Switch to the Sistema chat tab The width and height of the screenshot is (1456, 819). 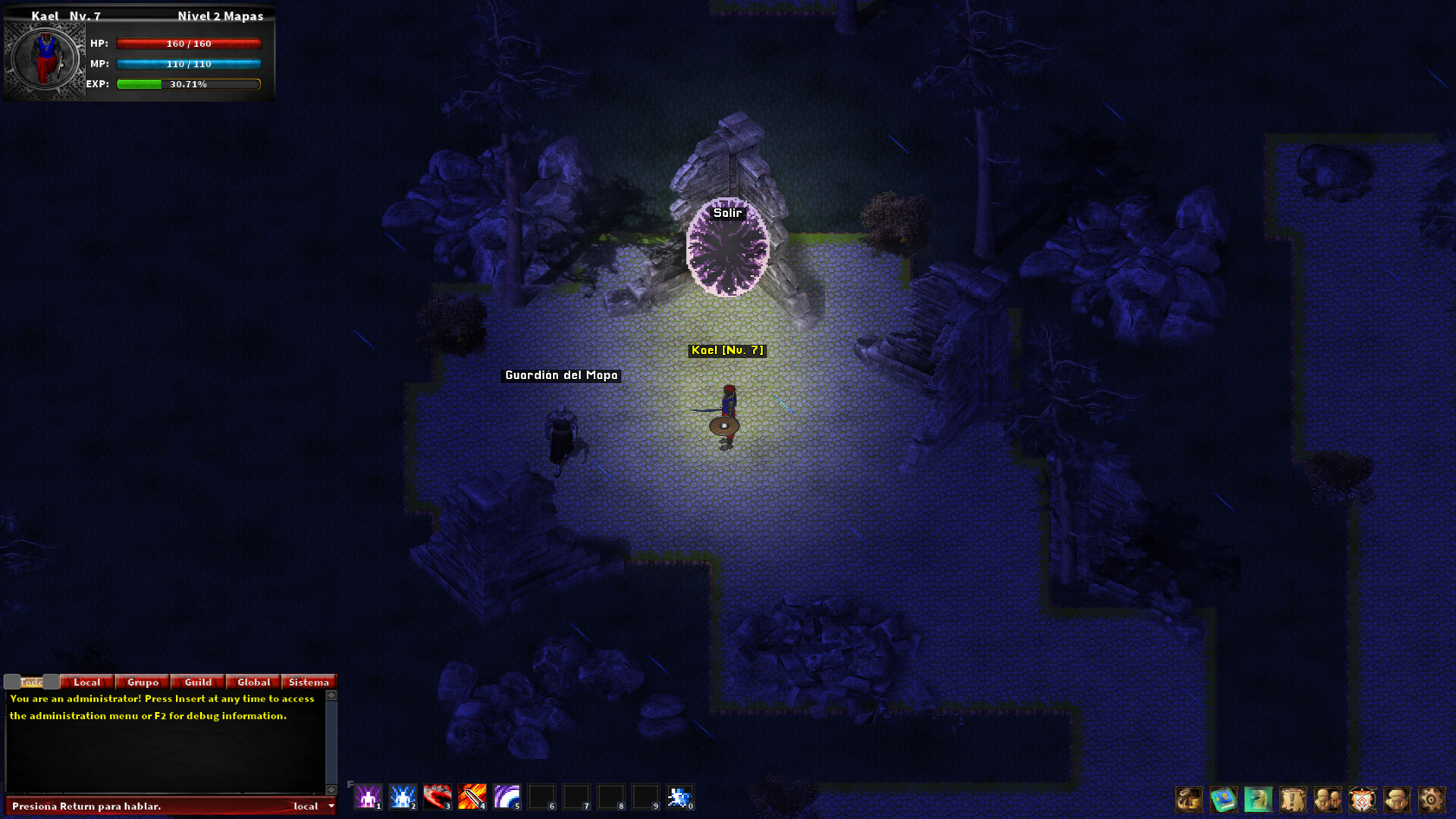coord(308,682)
